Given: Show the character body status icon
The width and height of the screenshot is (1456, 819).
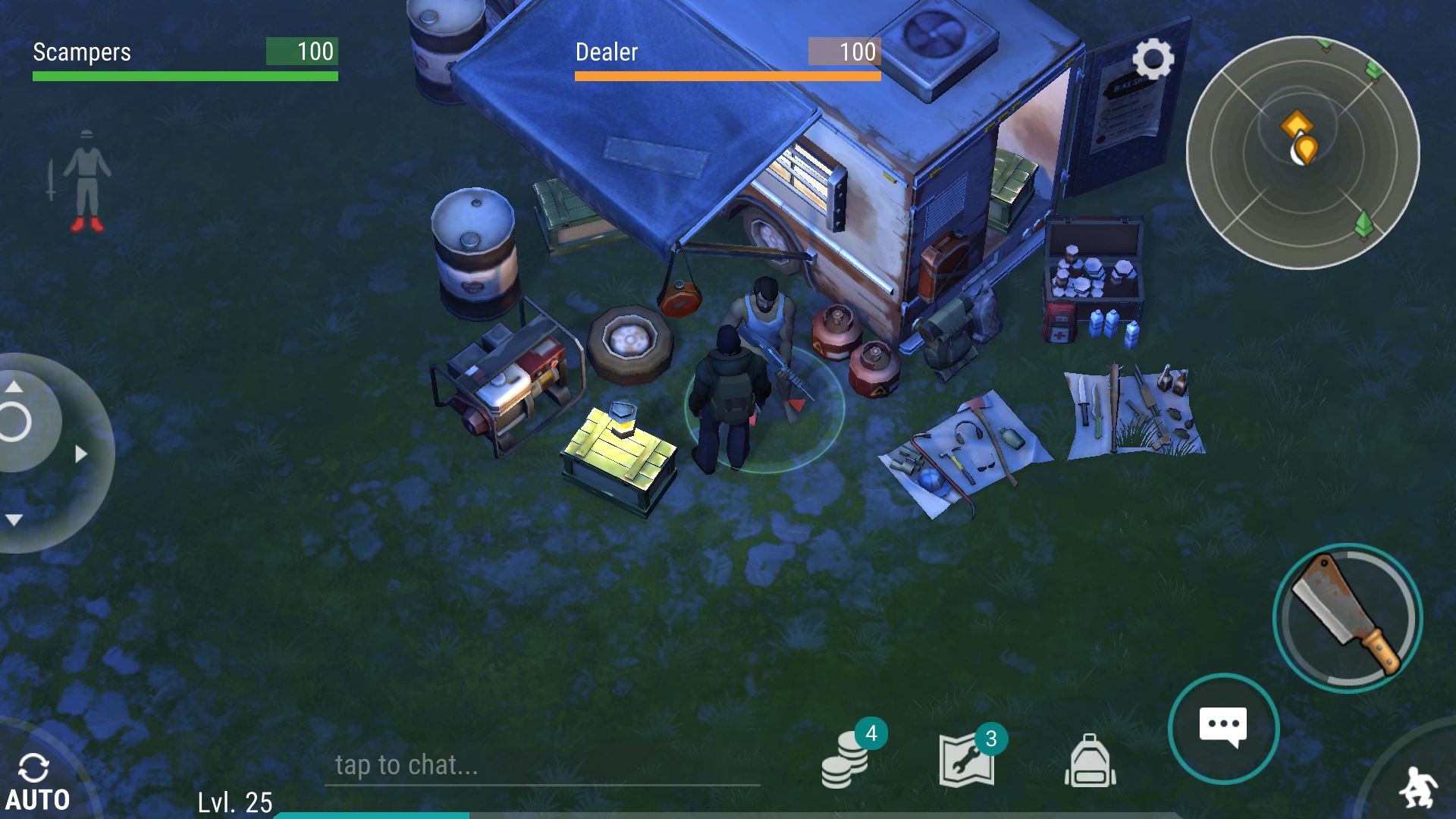Looking at the screenshot, I should [x=86, y=180].
